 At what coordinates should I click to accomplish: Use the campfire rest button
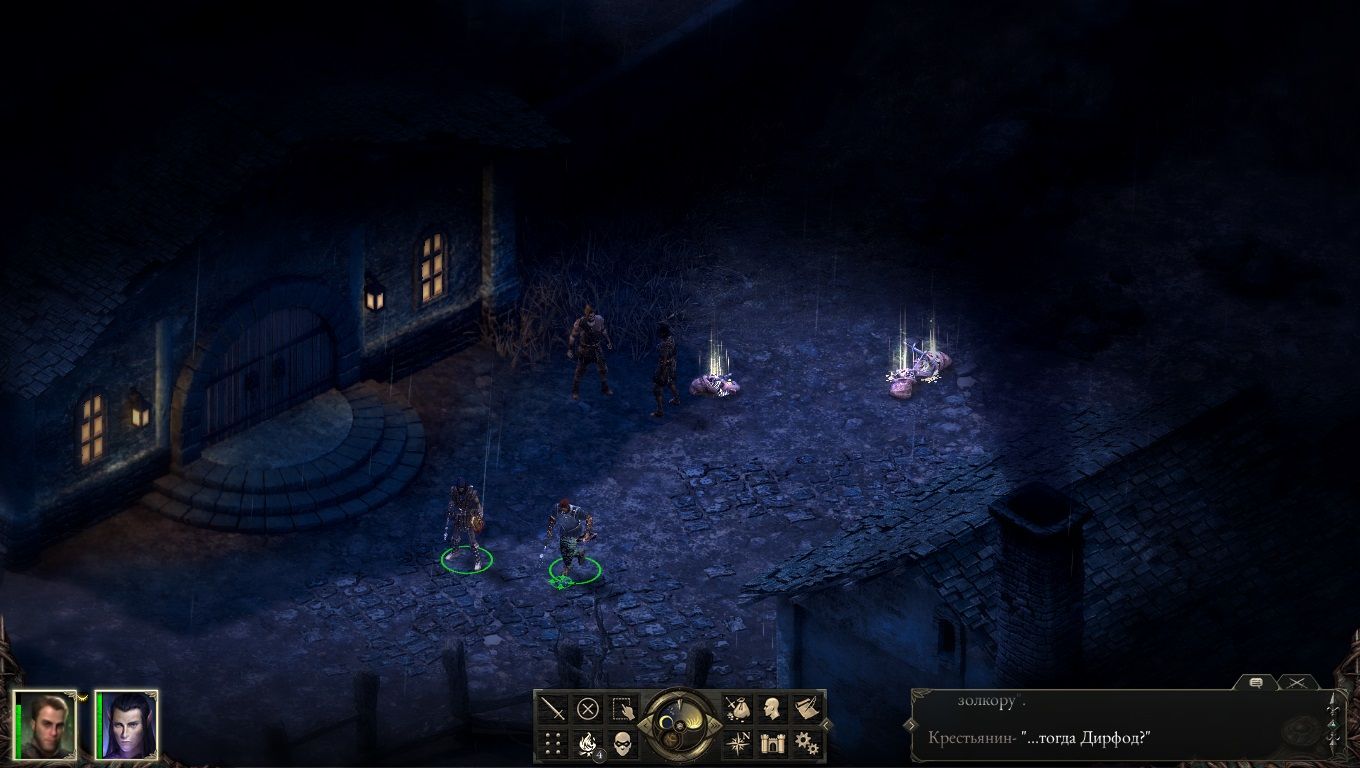click(588, 743)
